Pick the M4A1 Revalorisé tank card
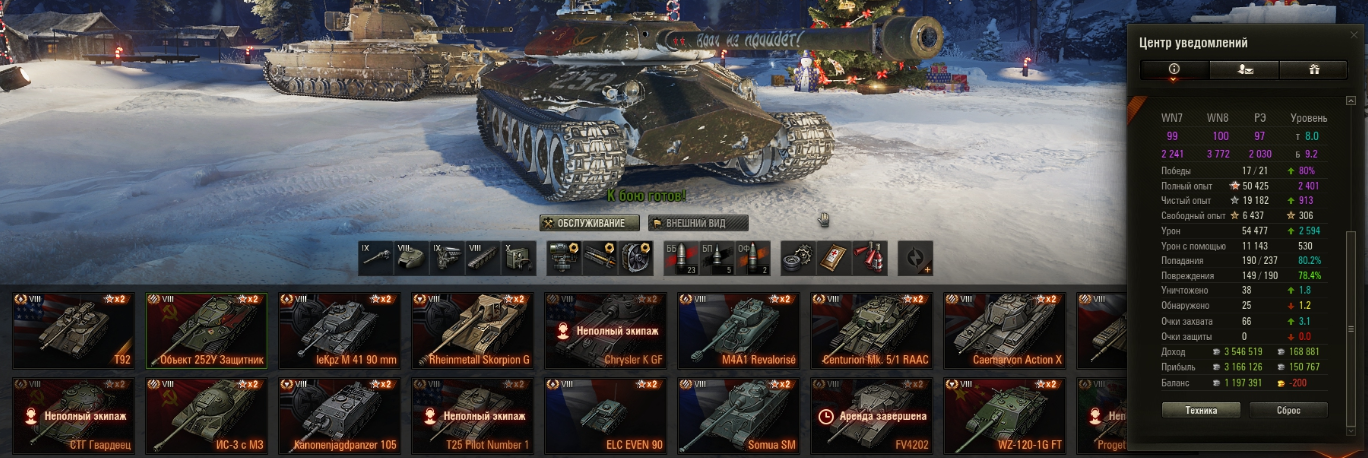This screenshot has width=1368, height=458. pos(738,330)
